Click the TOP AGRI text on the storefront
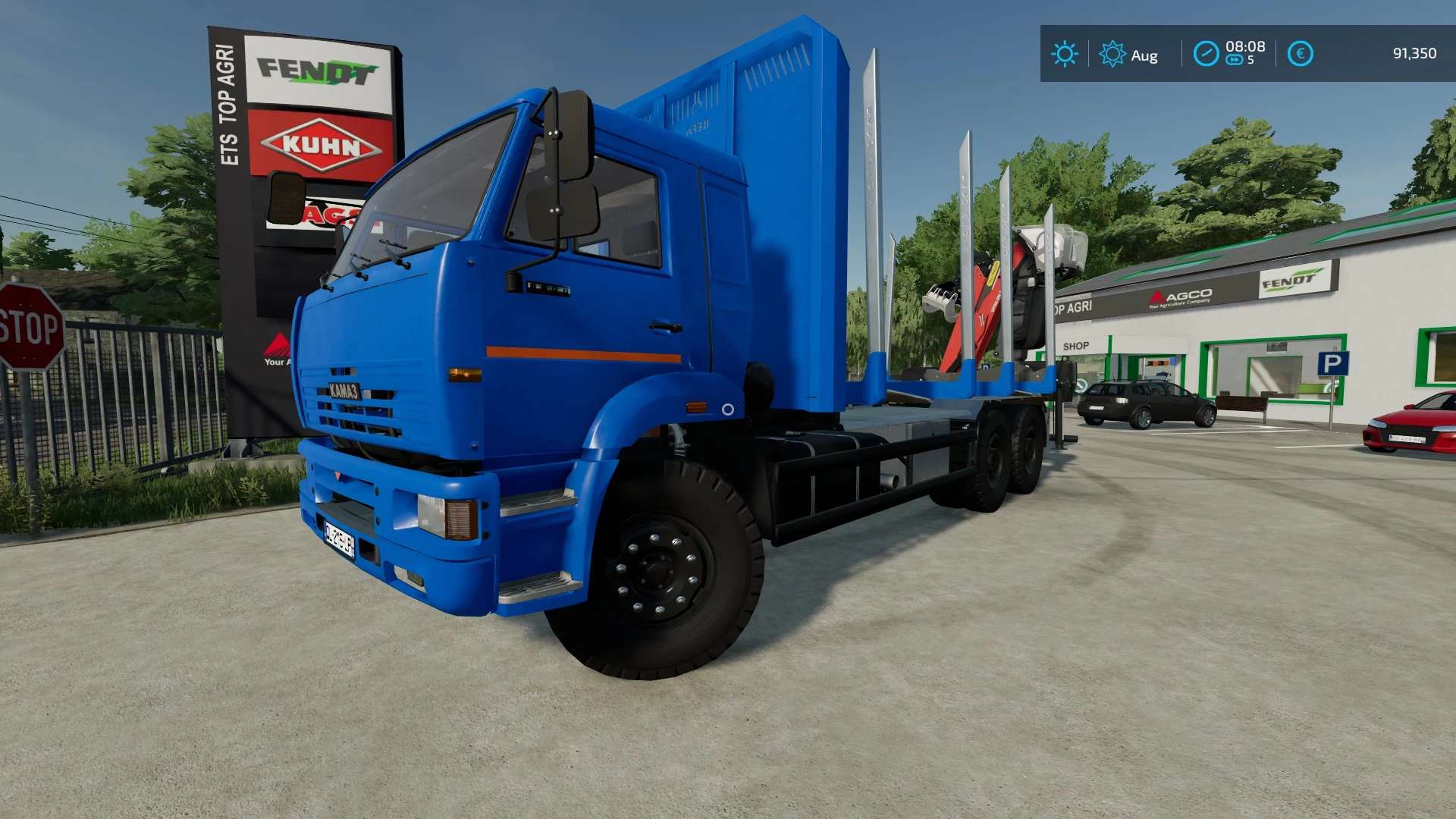This screenshot has height=819, width=1456. [1071, 308]
